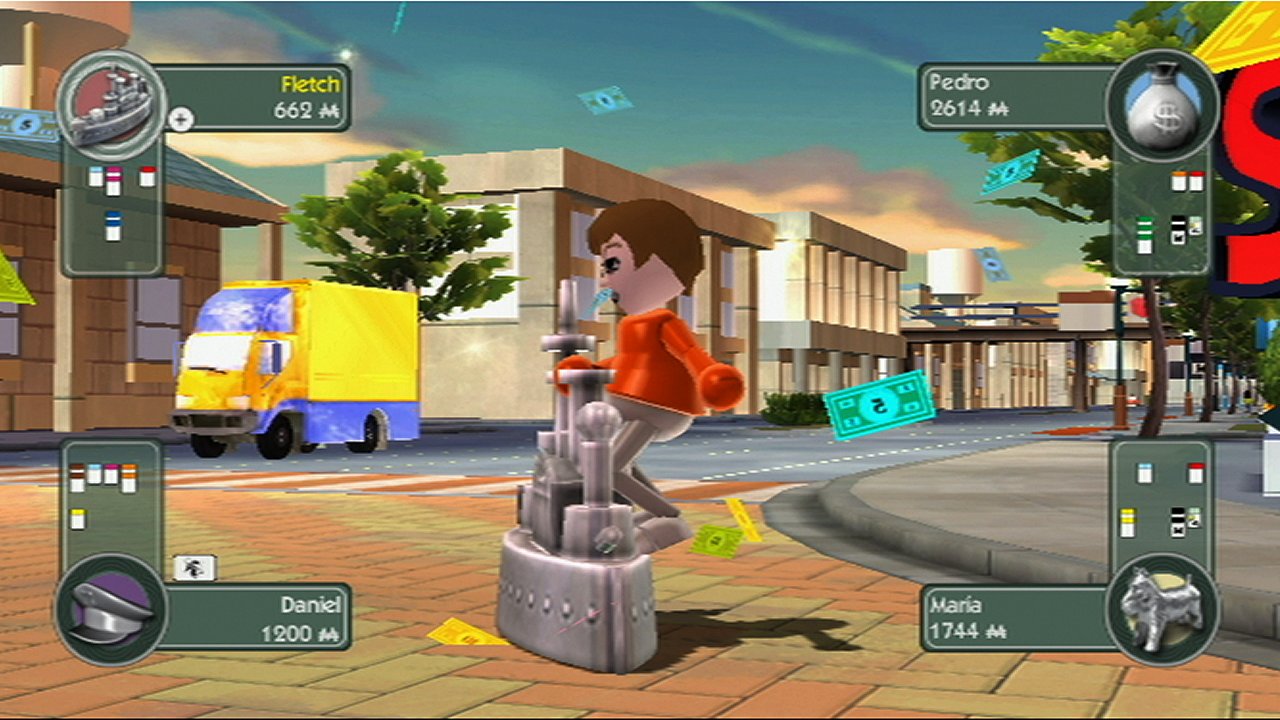Select Fletch's battleship token icon
Screen dimensions: 1280x720
[x=115, y=105]
